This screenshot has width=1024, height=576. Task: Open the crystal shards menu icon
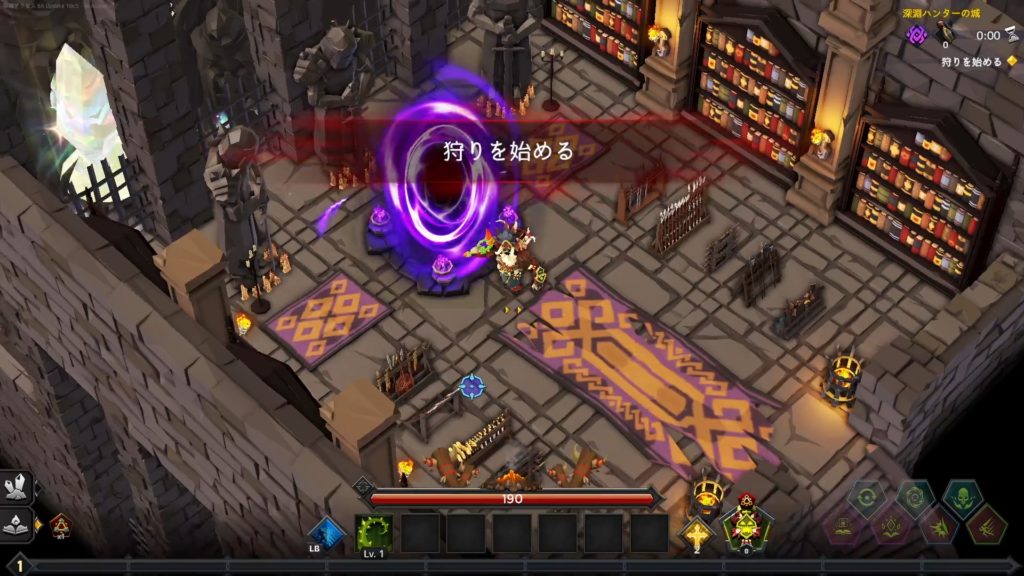pos(17,490)
